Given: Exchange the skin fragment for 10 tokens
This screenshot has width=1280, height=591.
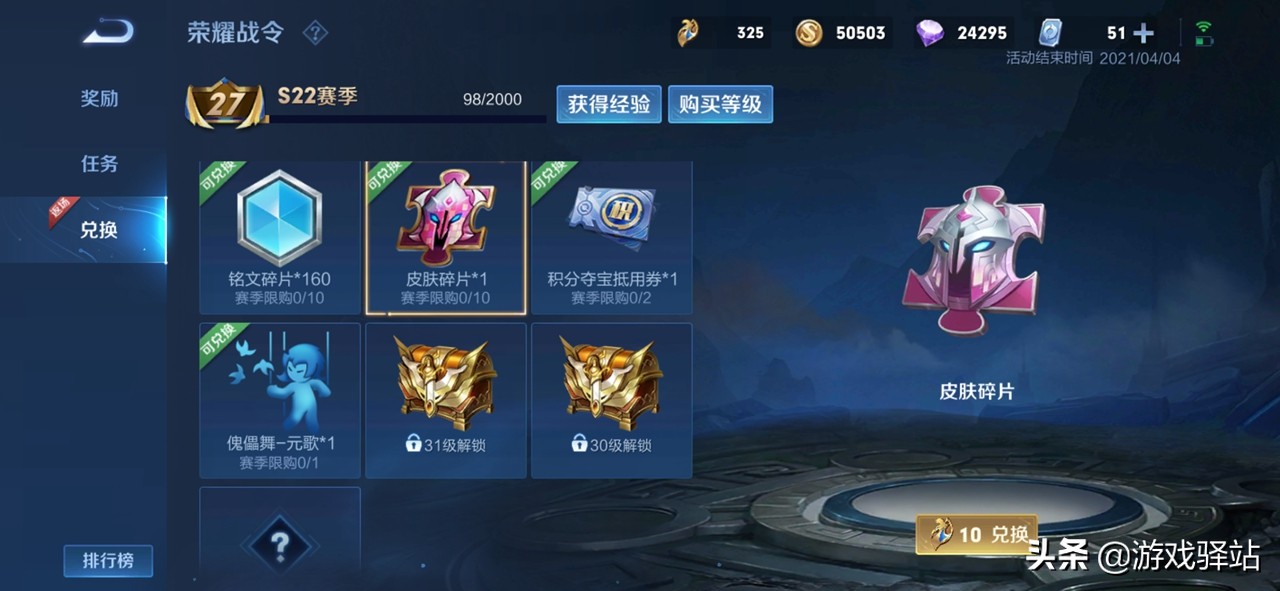Looking at the screenshot, I should (977, 535).
